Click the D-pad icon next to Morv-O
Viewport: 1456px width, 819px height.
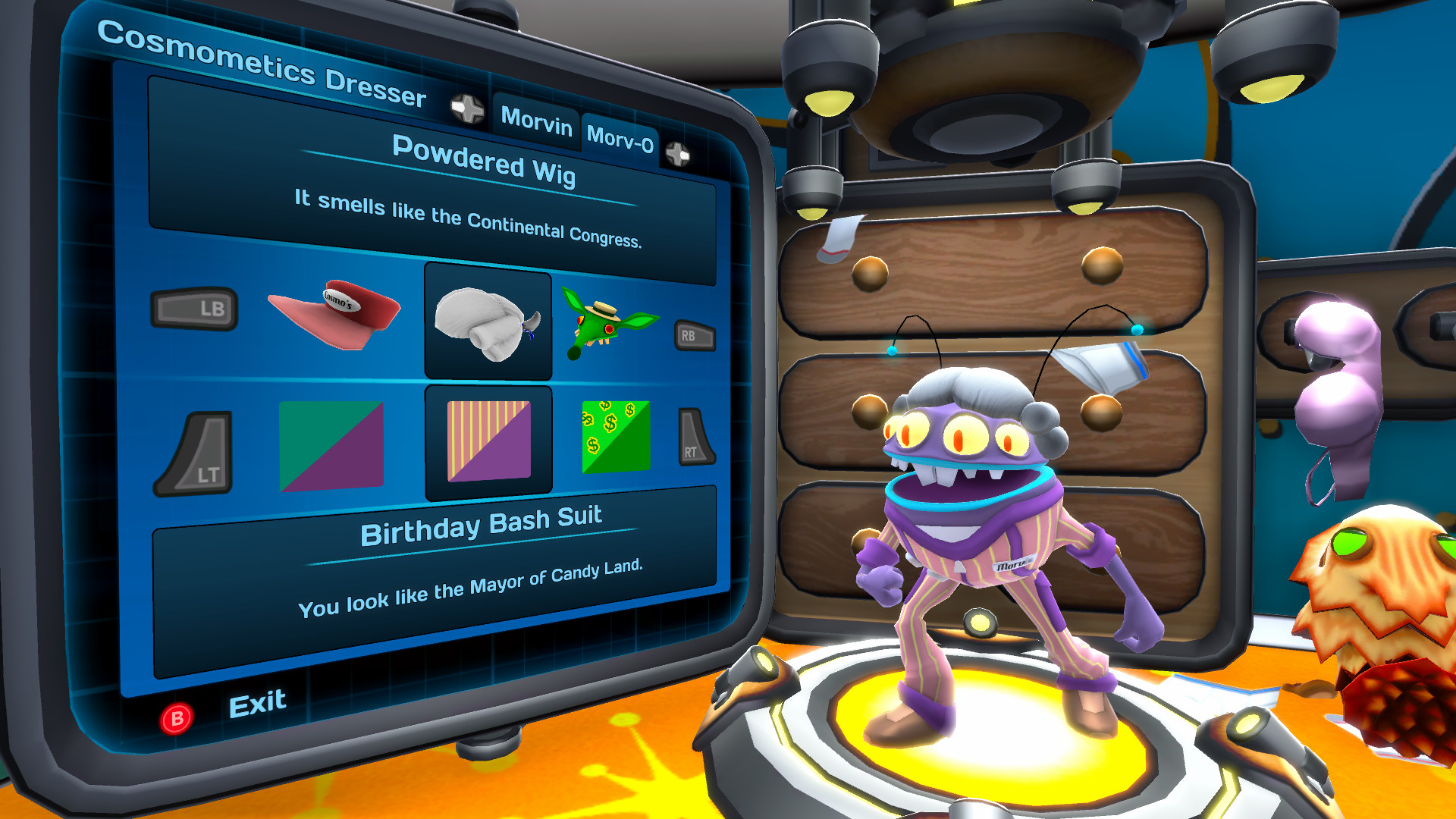(x=677, y=155)
